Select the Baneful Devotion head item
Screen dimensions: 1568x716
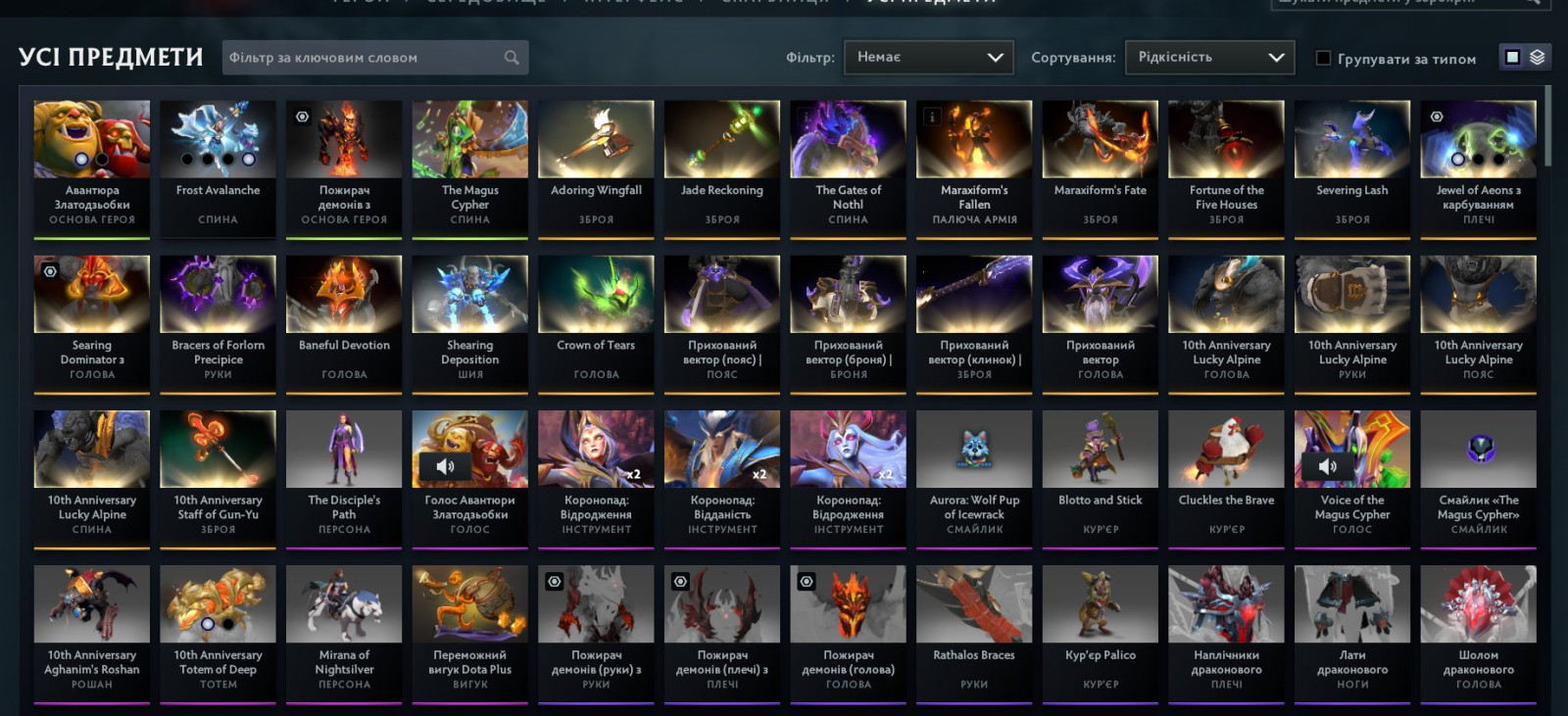coord(344,321)
